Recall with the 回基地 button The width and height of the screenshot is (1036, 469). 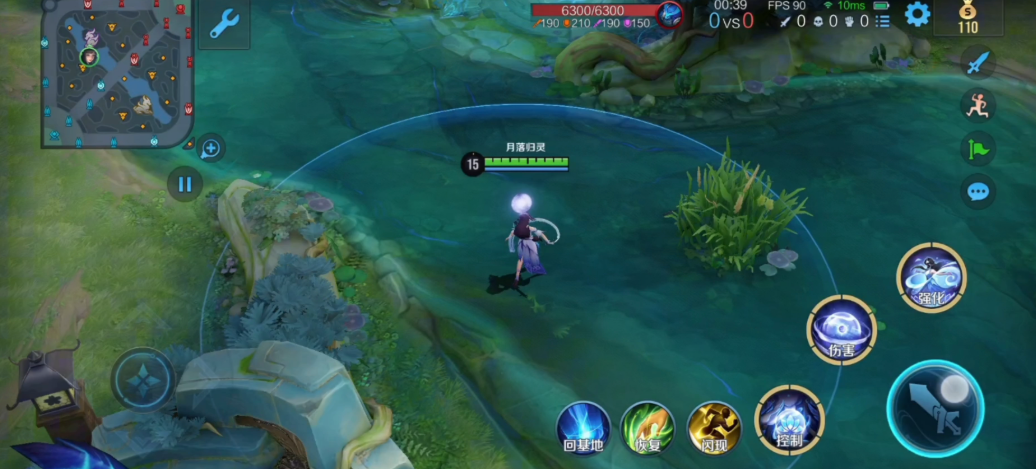583,427
